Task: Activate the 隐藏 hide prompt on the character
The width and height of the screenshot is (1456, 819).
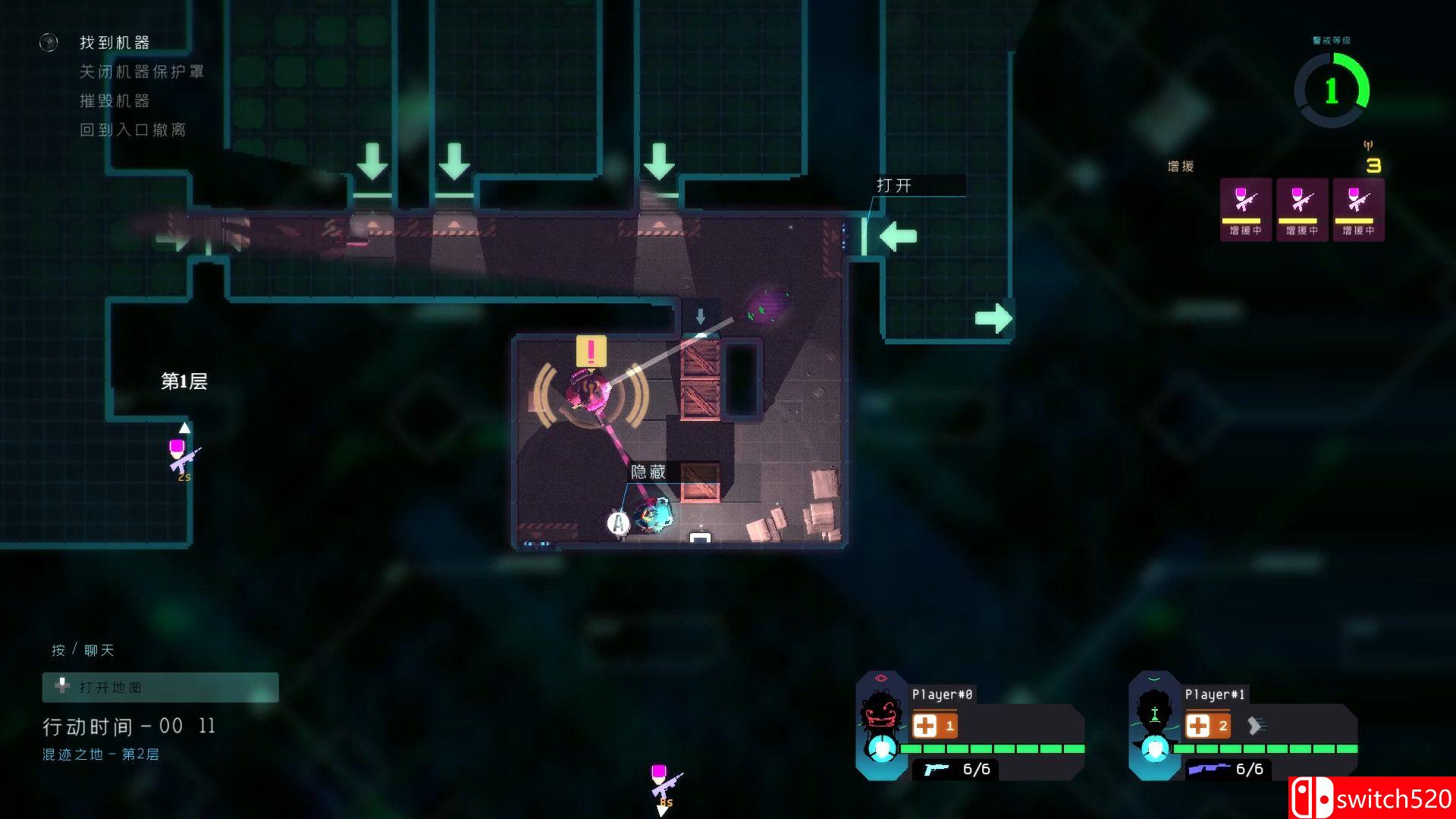Action: (648, 471)
